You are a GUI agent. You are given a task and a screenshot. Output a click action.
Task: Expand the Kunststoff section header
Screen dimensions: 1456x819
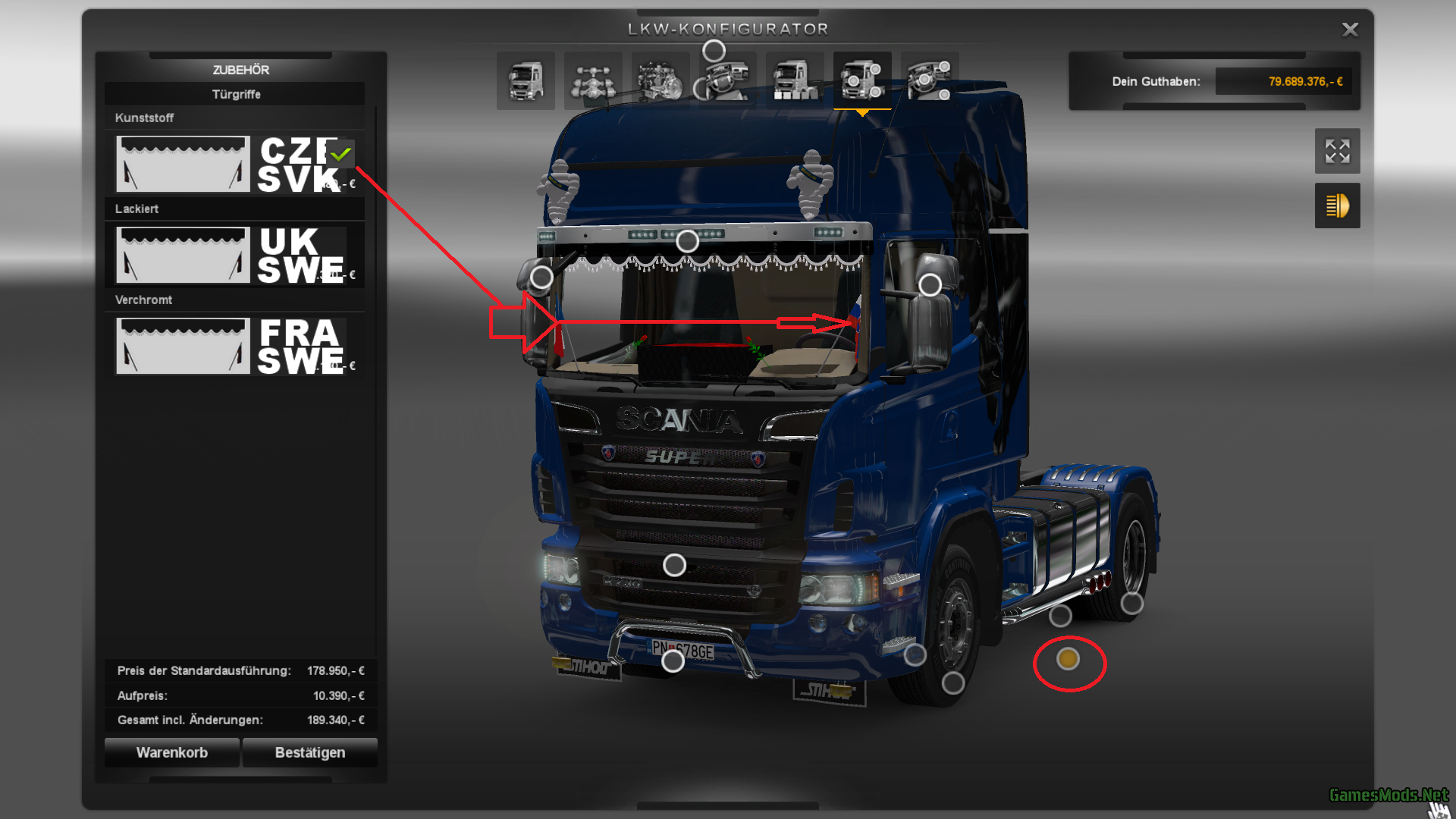[x=145, y=118]
